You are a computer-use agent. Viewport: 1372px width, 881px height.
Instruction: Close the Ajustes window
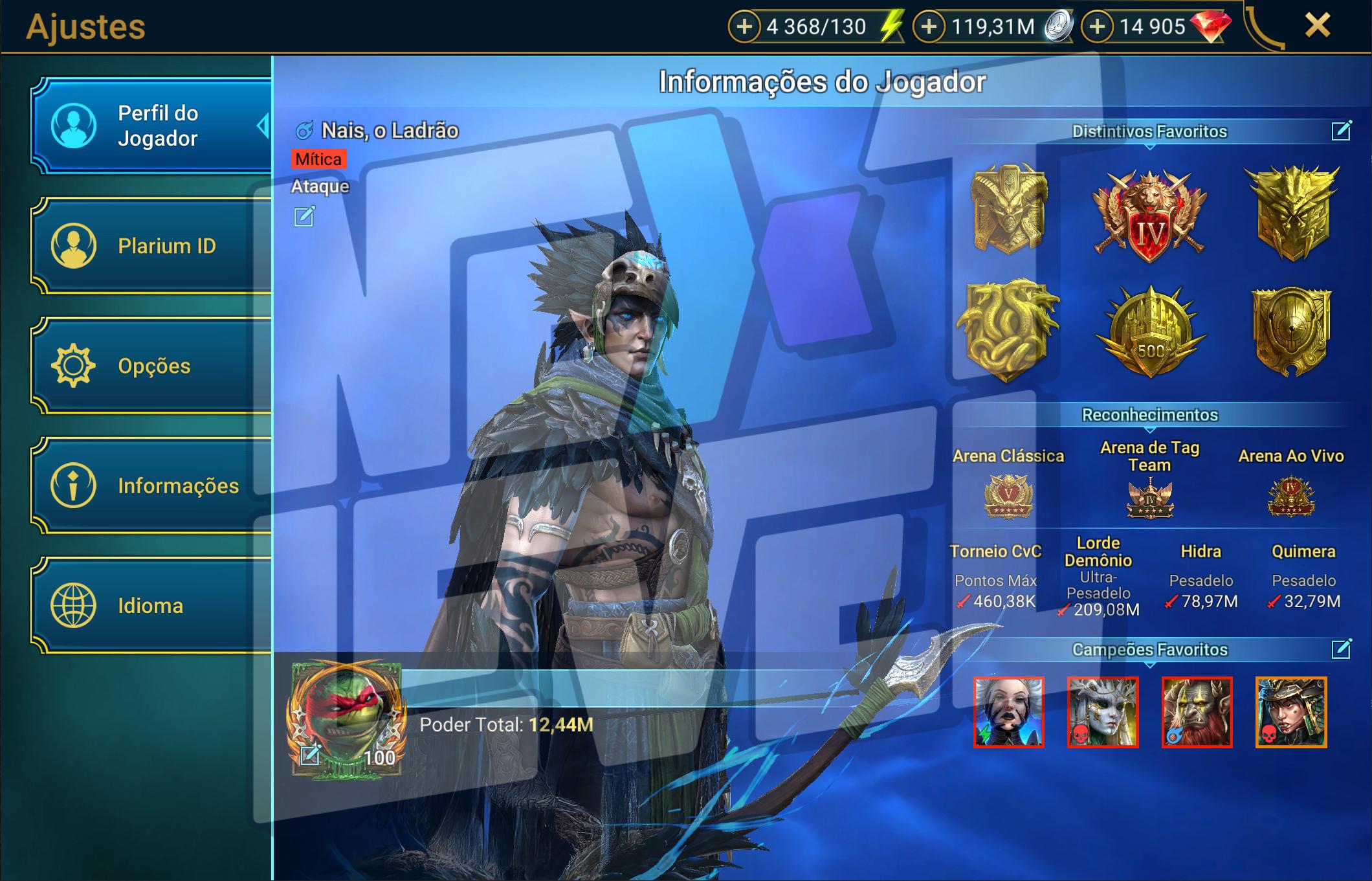tap(1317, 26)
